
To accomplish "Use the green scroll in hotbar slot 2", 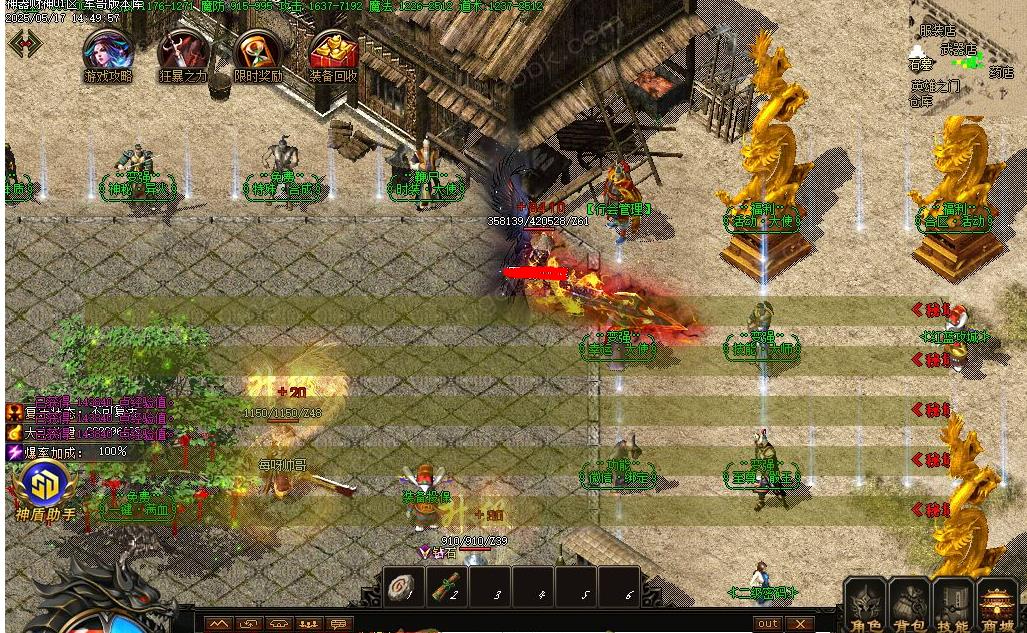I will [446, 588].
